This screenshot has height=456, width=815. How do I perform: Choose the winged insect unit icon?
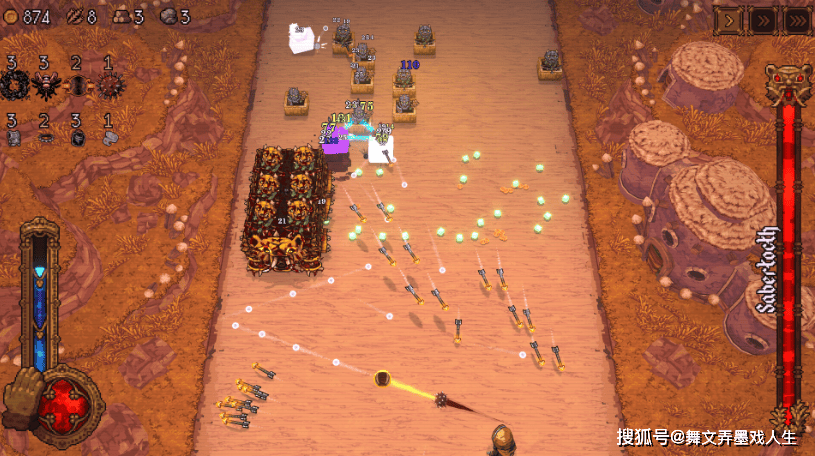[x=44, y=84]
